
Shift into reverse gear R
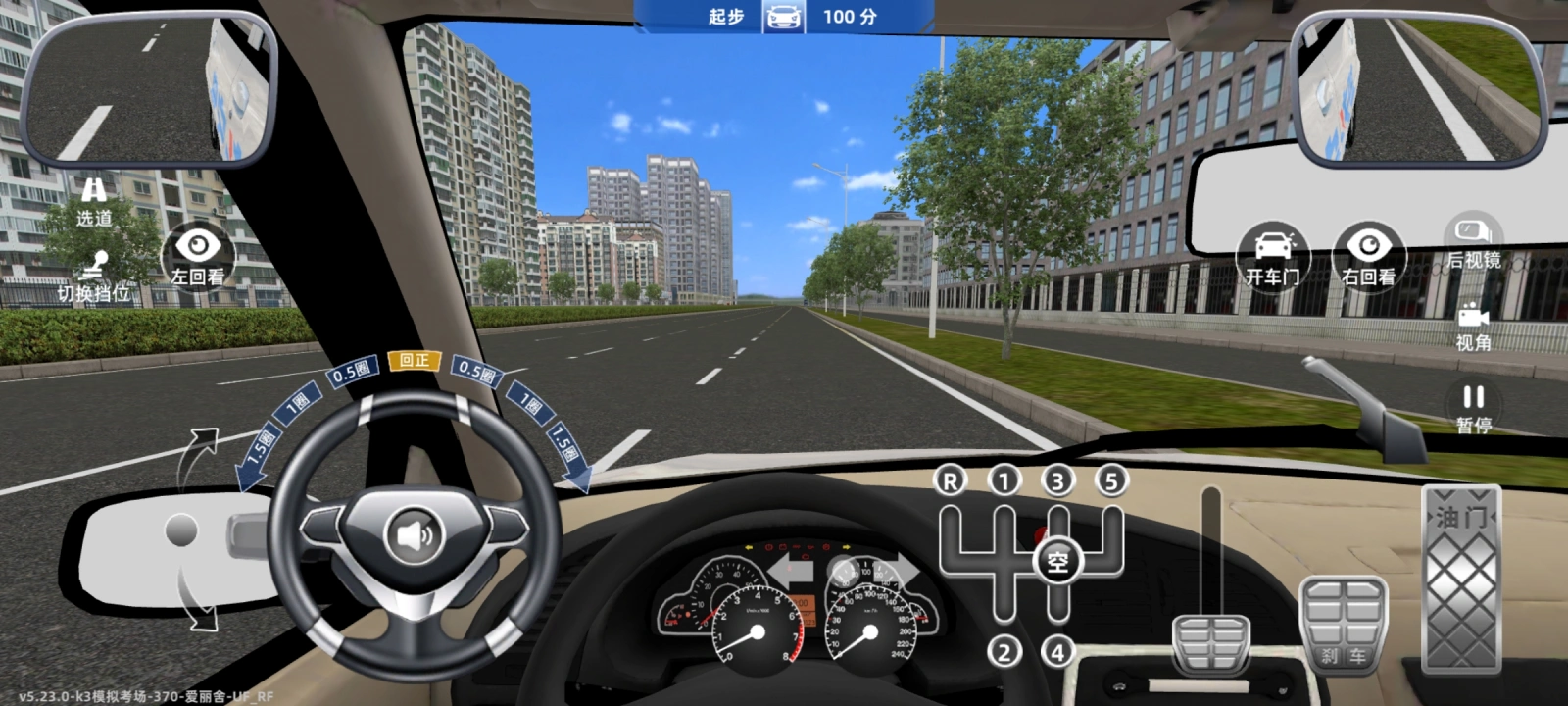point(949,480)
